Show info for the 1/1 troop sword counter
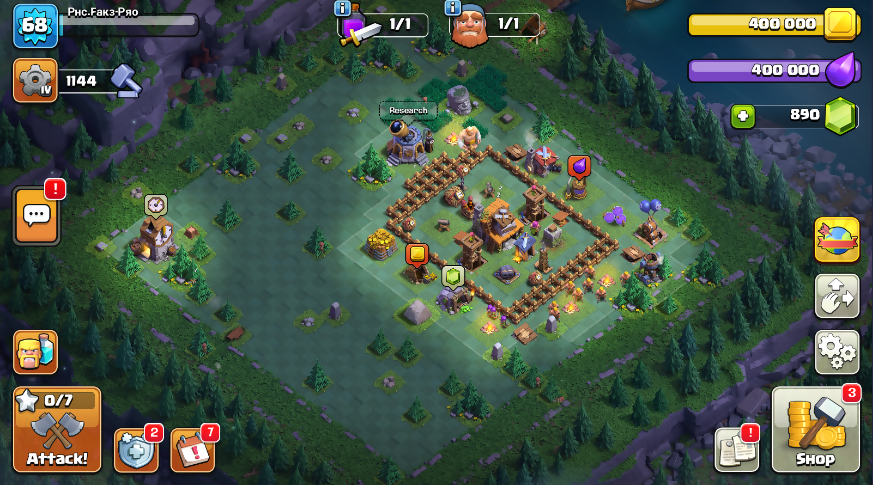This screenshot has width=873, height=485. (344, 9)
